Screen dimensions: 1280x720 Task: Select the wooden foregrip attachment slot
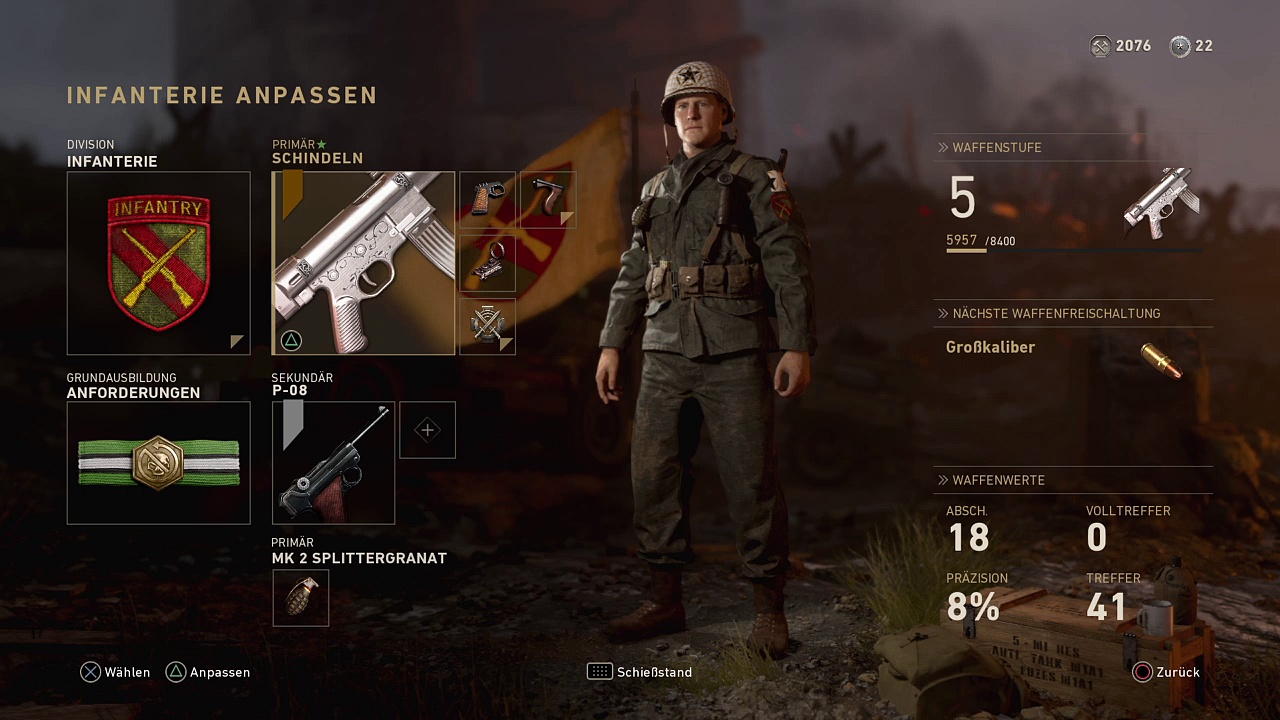coord(548,199)
